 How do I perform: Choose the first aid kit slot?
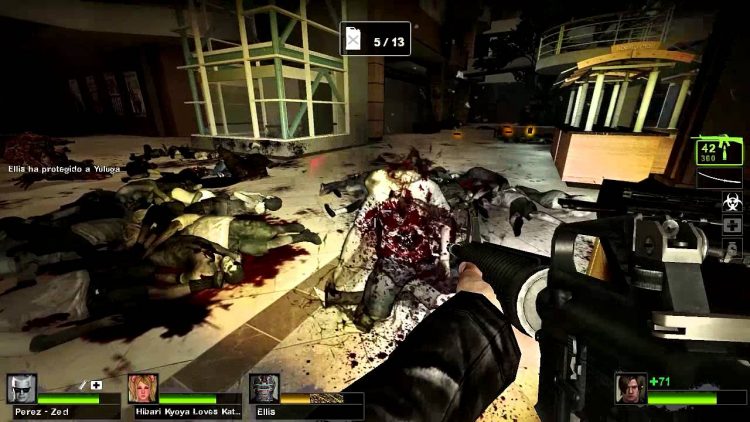pos(732,226)
